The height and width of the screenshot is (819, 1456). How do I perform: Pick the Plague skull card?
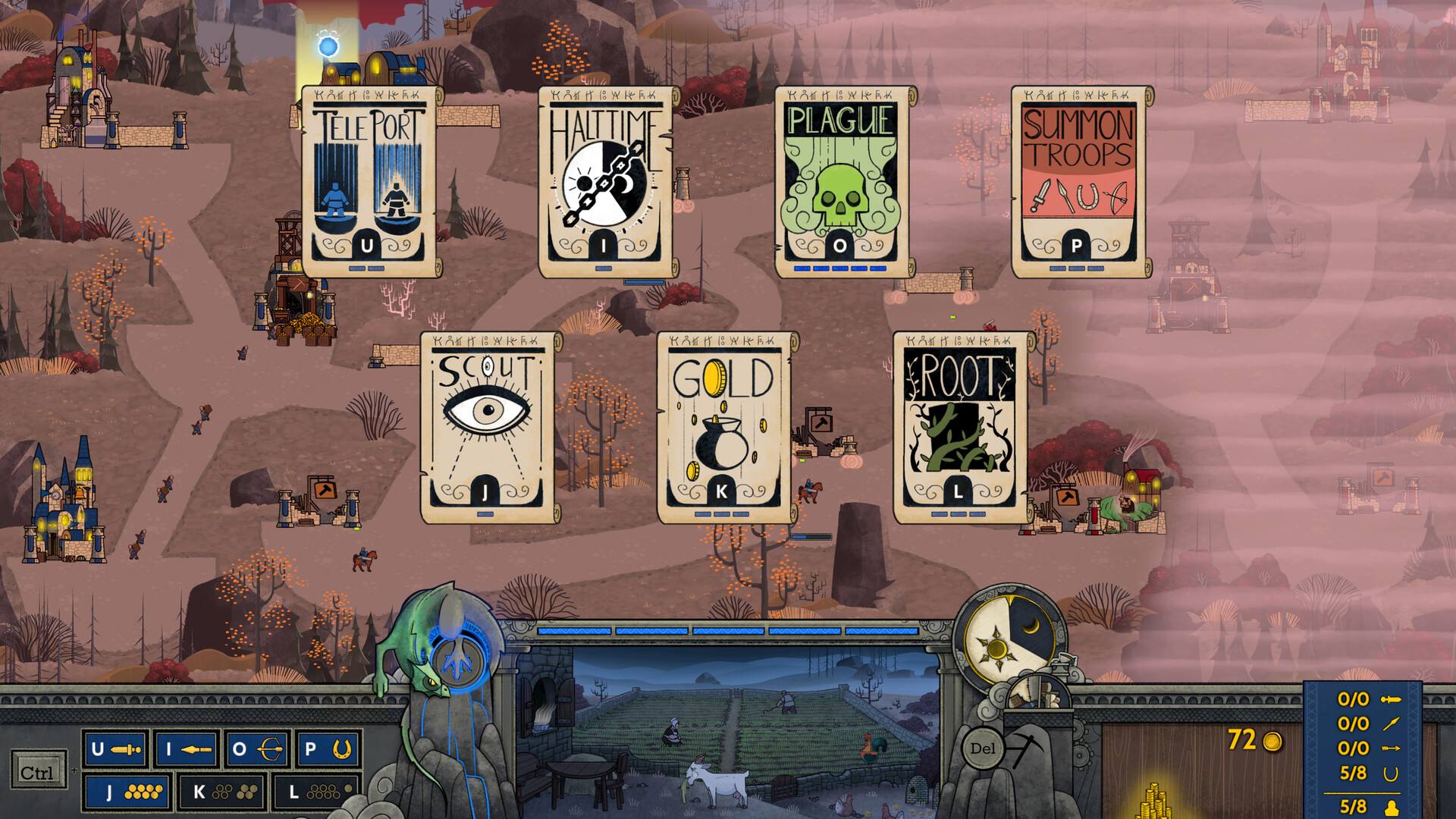840,180
